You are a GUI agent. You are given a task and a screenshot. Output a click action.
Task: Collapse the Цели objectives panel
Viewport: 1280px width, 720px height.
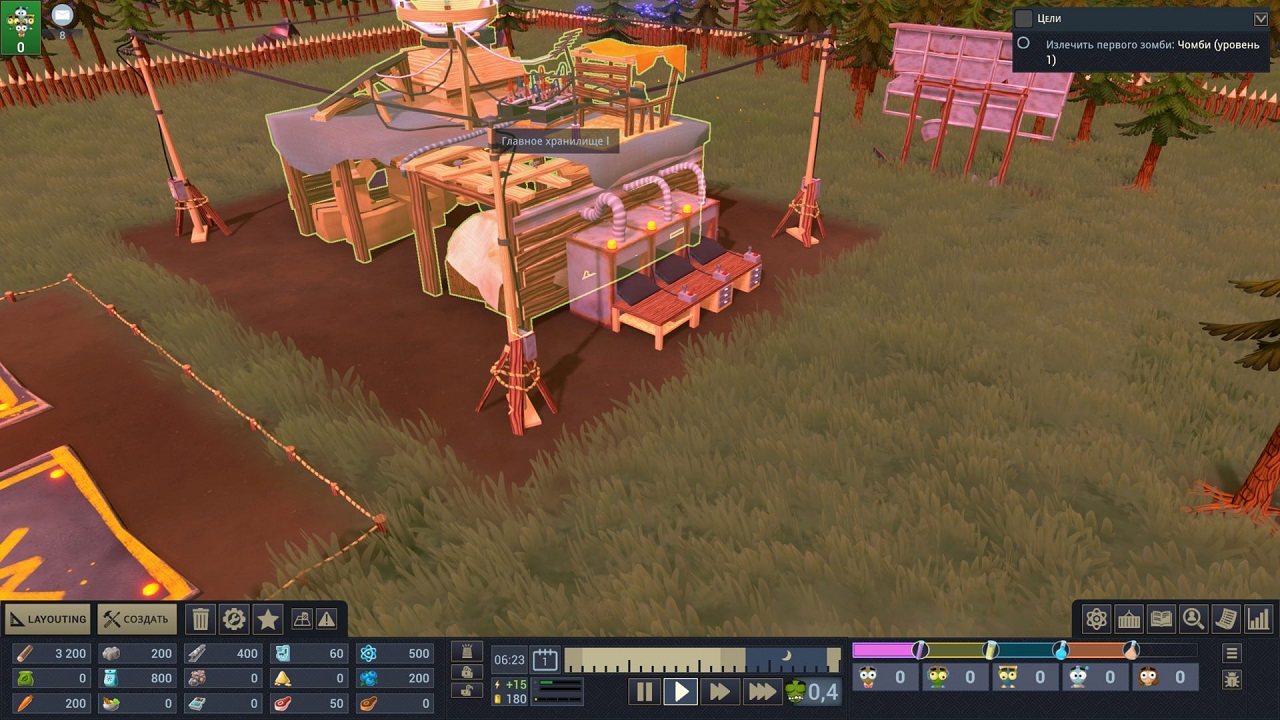click(1260, 18)
